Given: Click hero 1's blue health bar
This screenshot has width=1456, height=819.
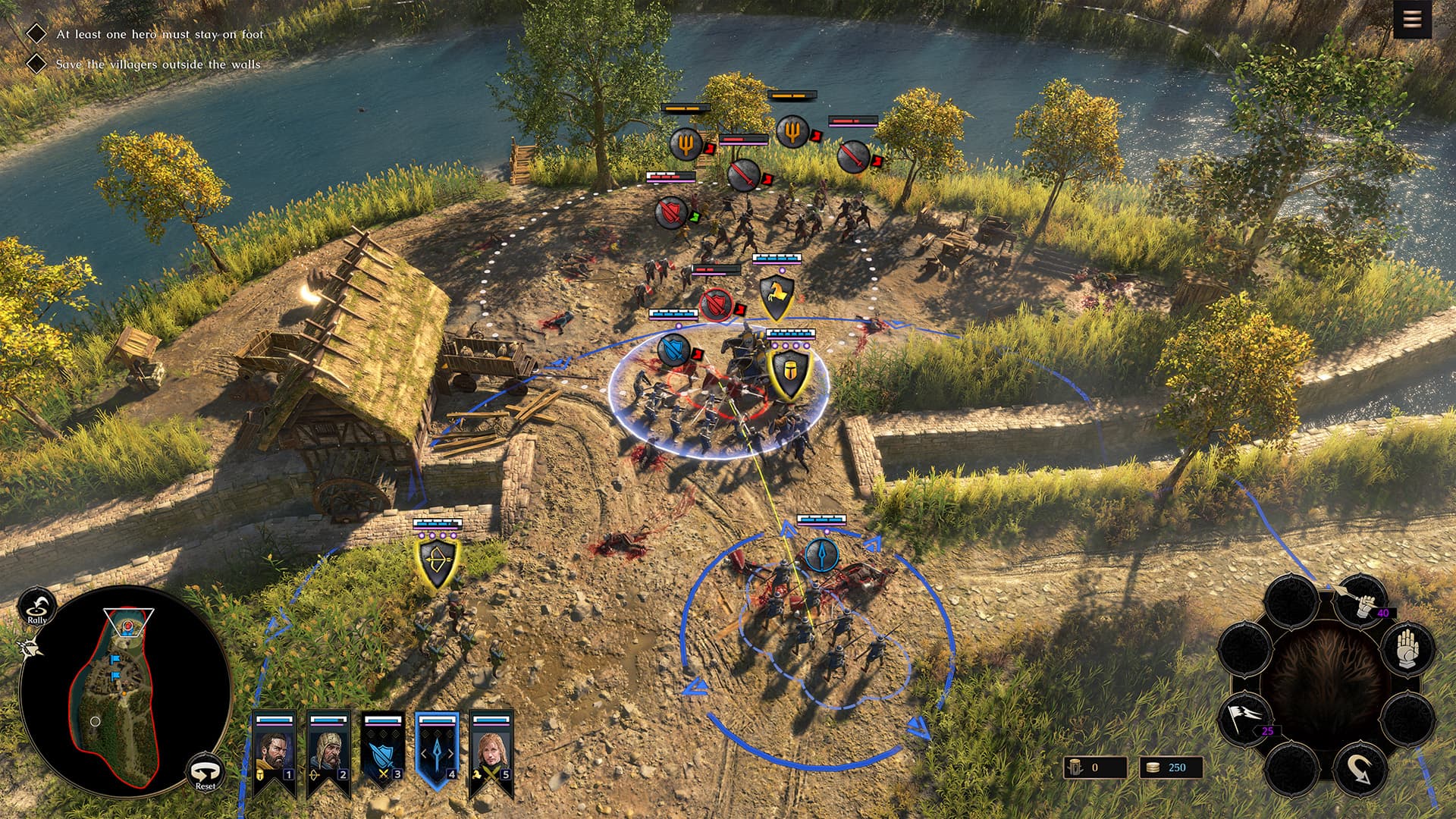Looking at the screenshot, I should (274, 719).
